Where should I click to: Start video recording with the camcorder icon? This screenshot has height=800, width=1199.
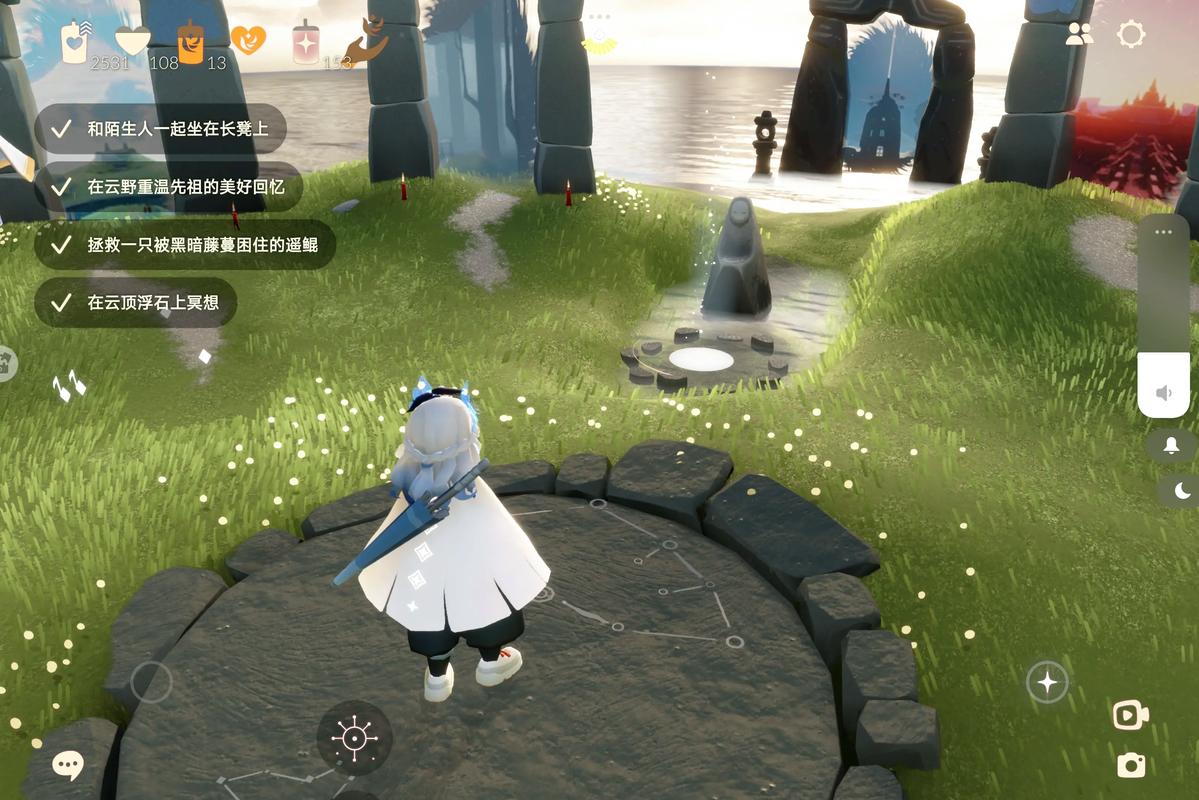[x=1130, y=715]
